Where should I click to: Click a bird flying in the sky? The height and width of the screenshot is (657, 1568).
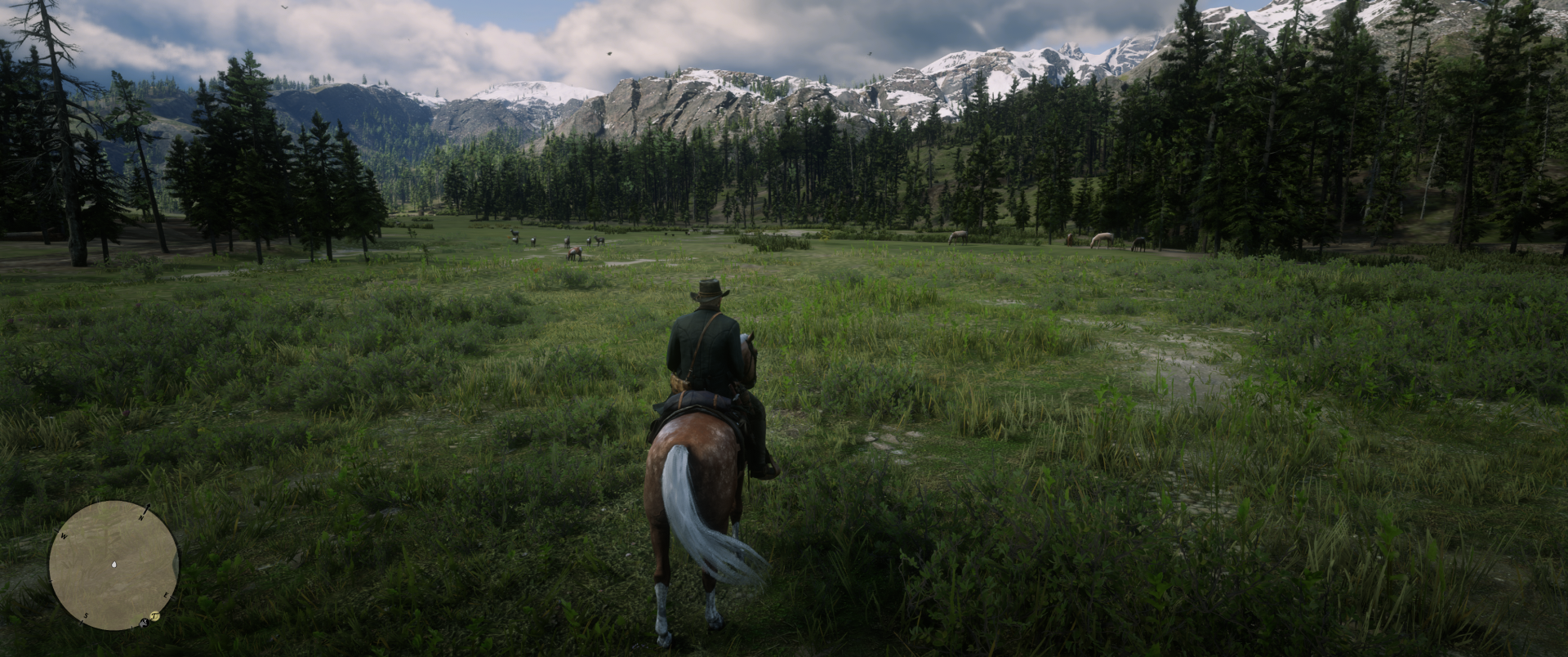[608, 54]
